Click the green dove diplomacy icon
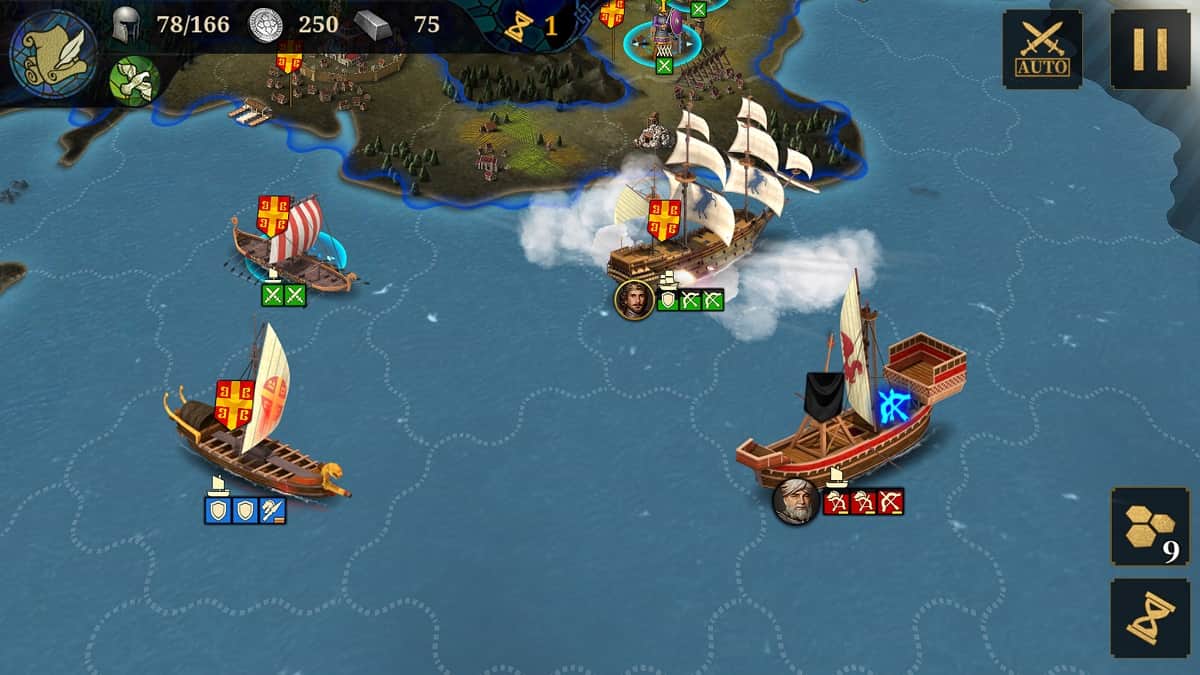Image resolution: width=1200 pixels, height=675 pixels. click(x=135, y=80)
